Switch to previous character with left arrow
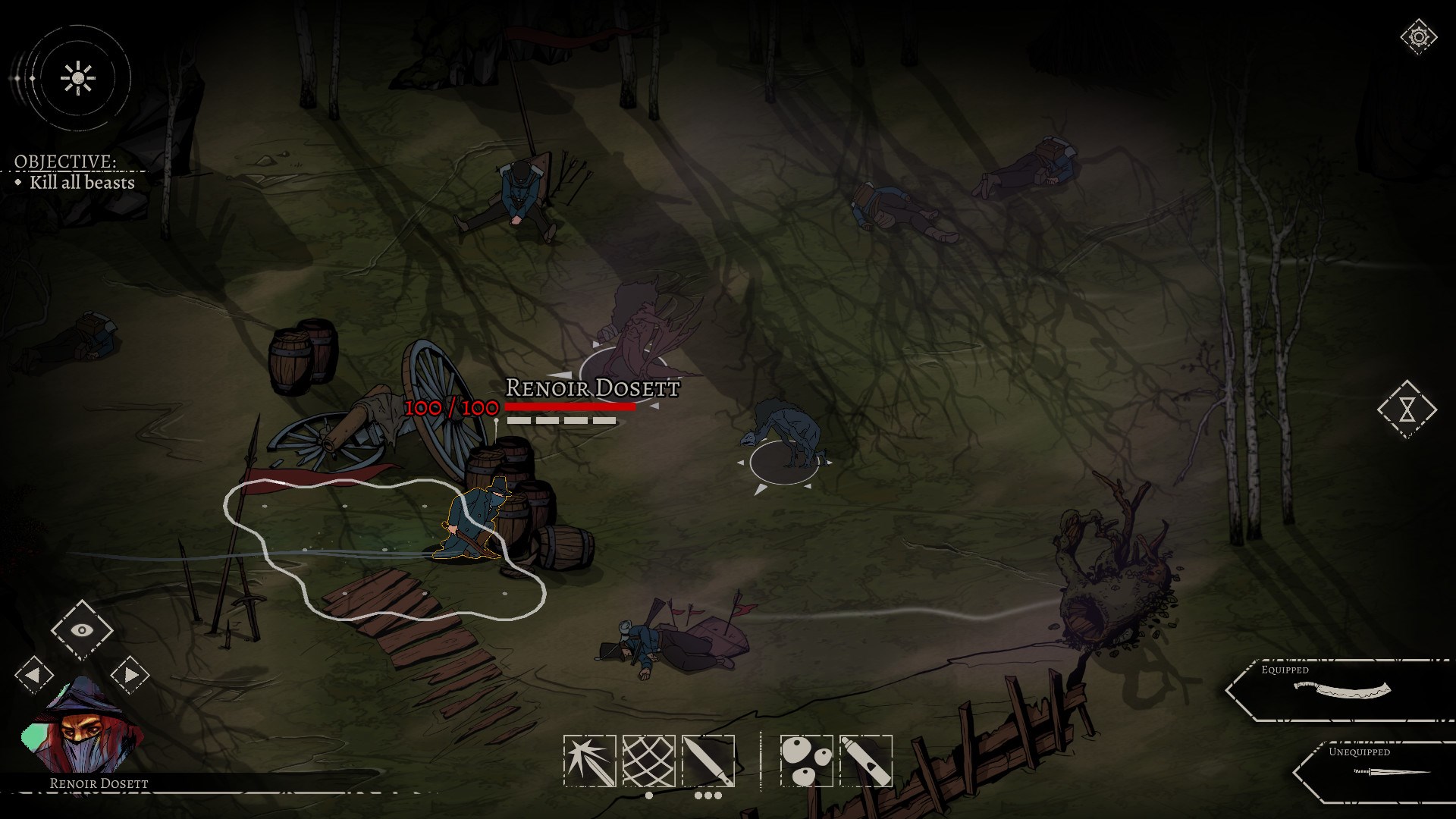 (x=33, y=673)
